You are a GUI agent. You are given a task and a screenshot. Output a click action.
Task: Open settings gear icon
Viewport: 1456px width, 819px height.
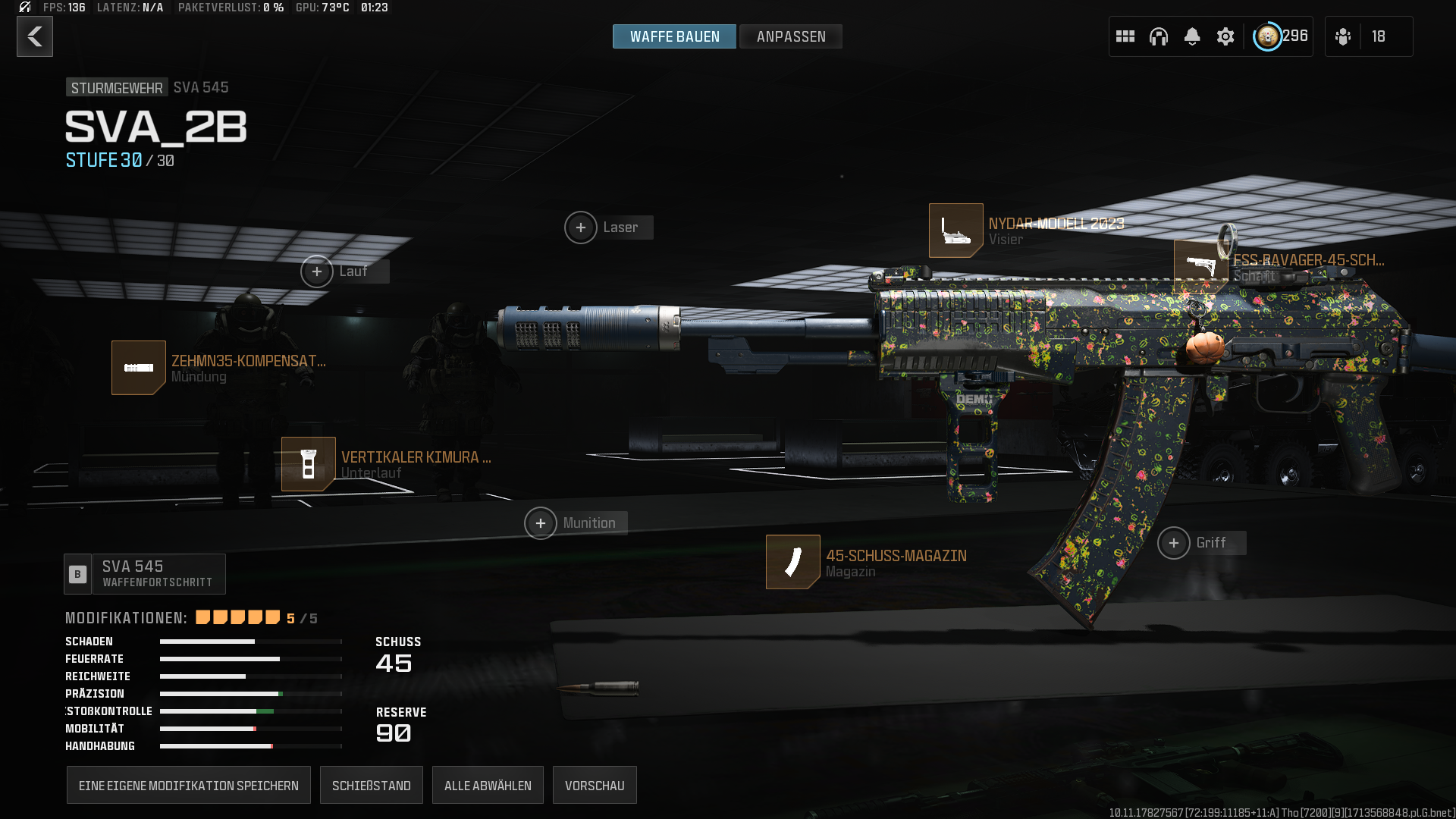pyautogui.click(x=1225, y=36)
